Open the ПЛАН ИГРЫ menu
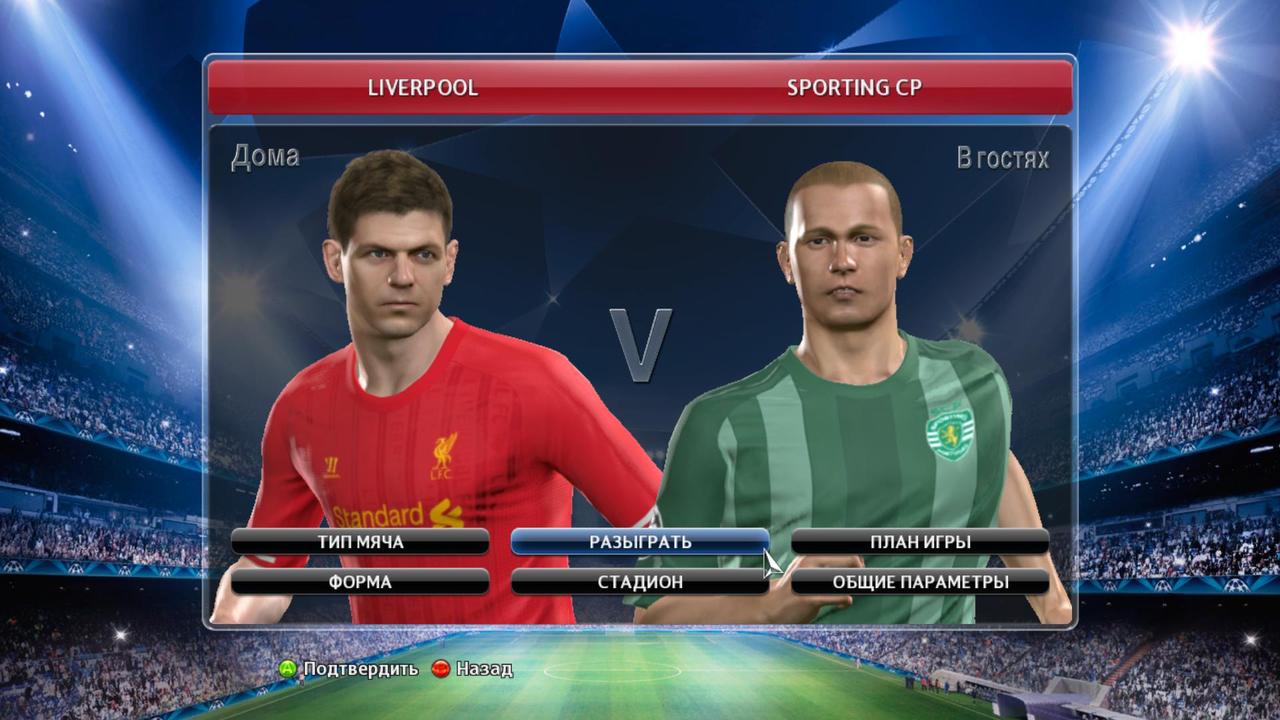This screenshot has width=1280, height=720. point(920,542)
